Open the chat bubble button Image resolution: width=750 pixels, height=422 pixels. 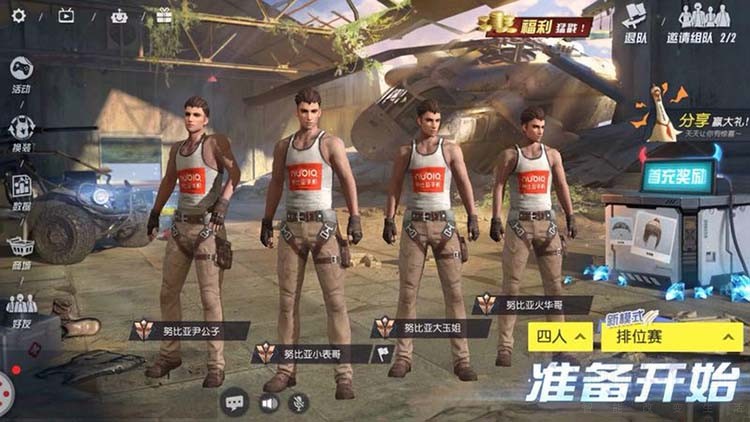(x=235, y=403)
